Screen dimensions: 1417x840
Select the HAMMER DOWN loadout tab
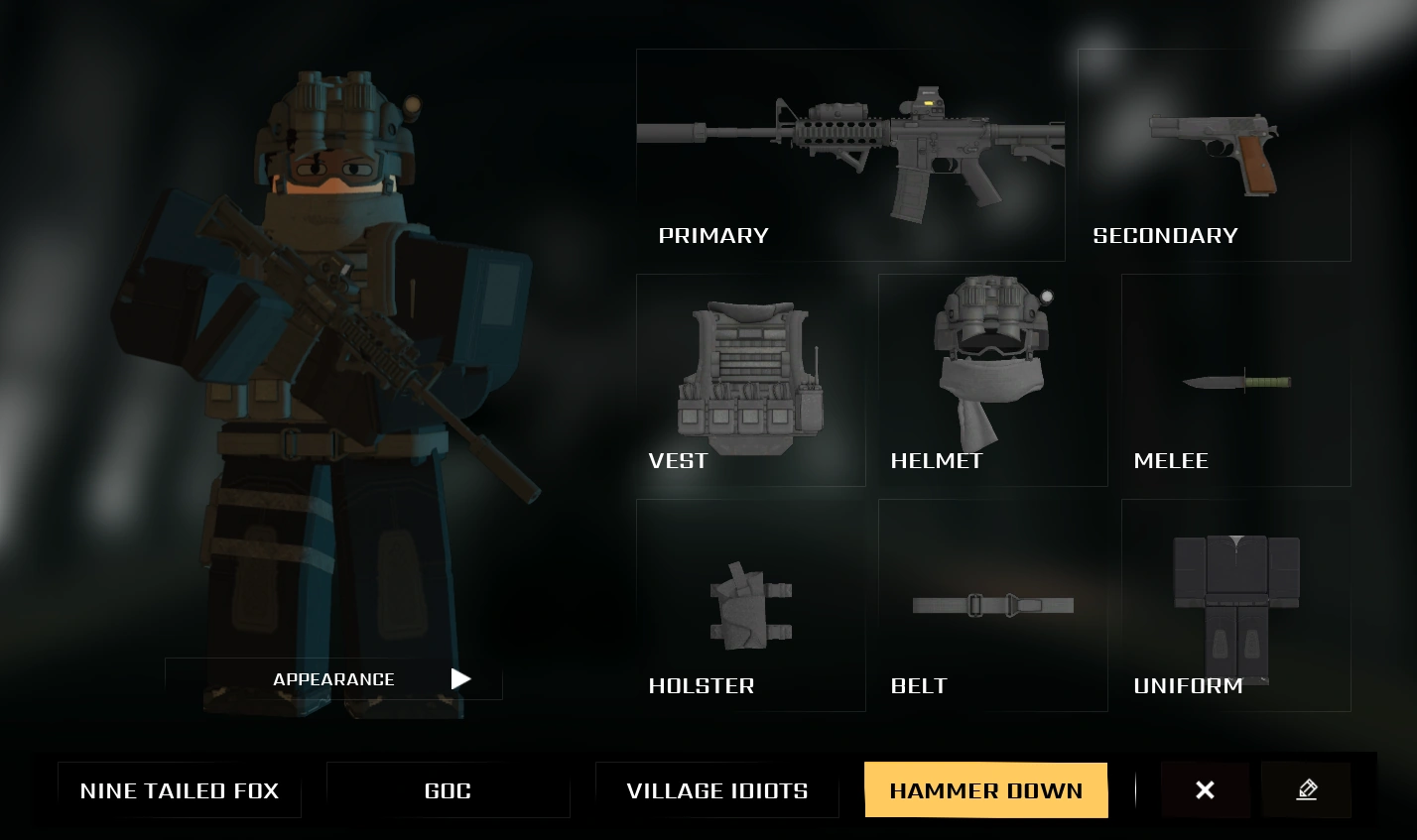coord(986,790)
